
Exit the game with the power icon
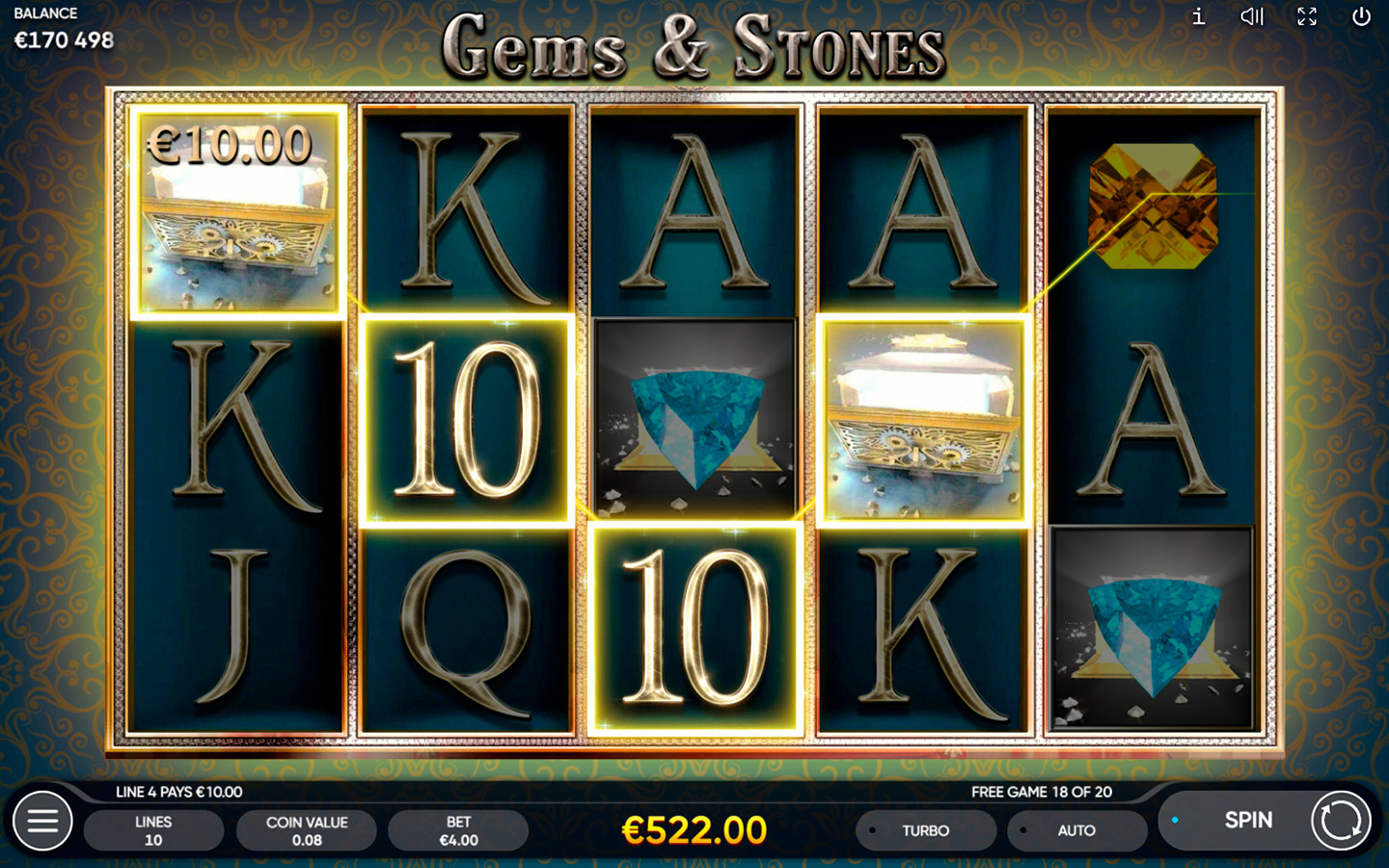point(1361,16)
